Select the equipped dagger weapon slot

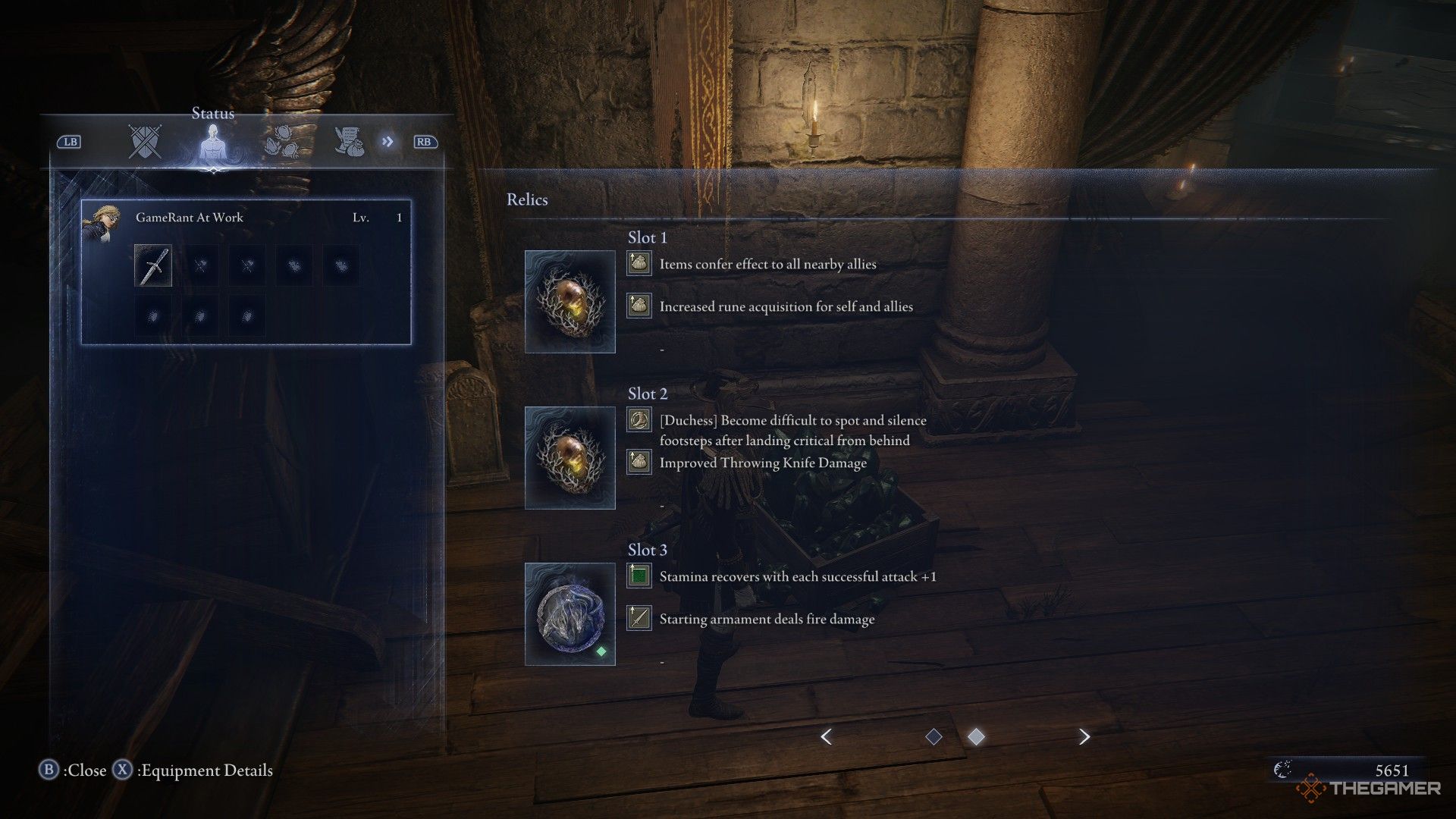point(153,265)
